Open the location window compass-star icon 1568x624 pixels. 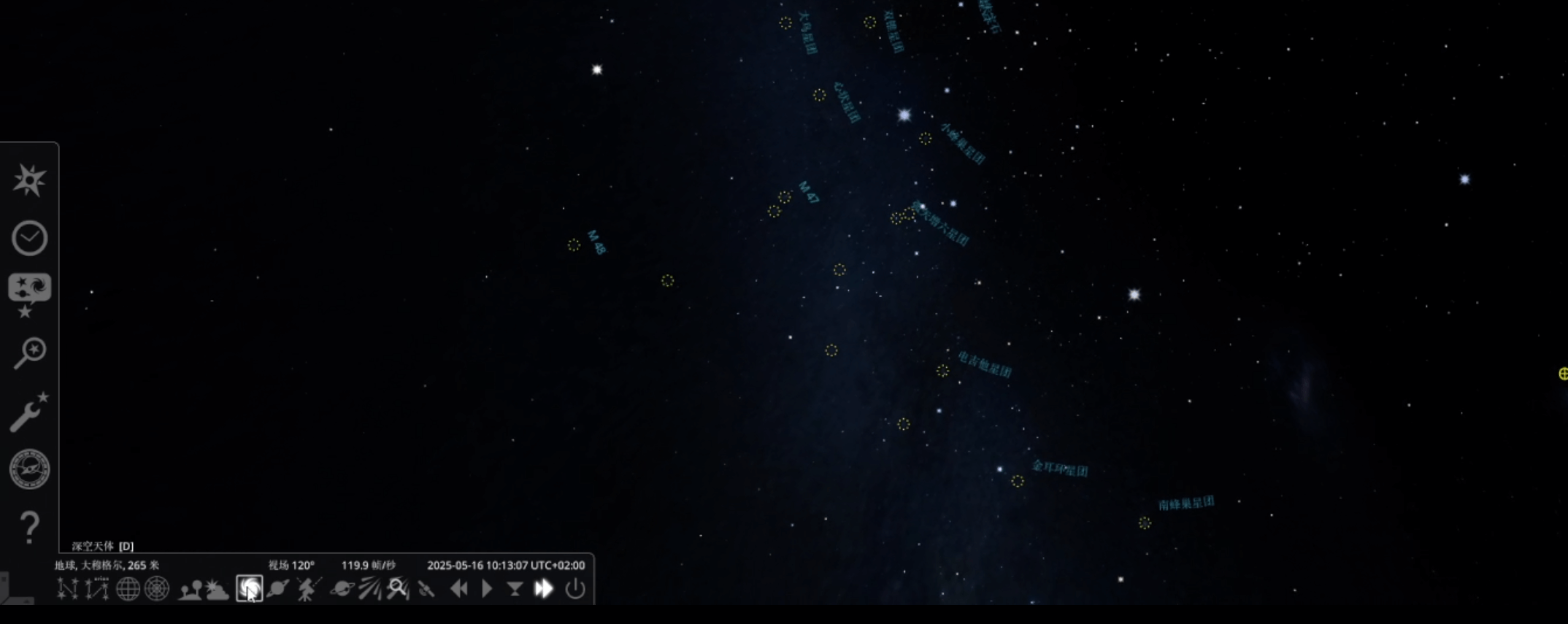(29, 180)
